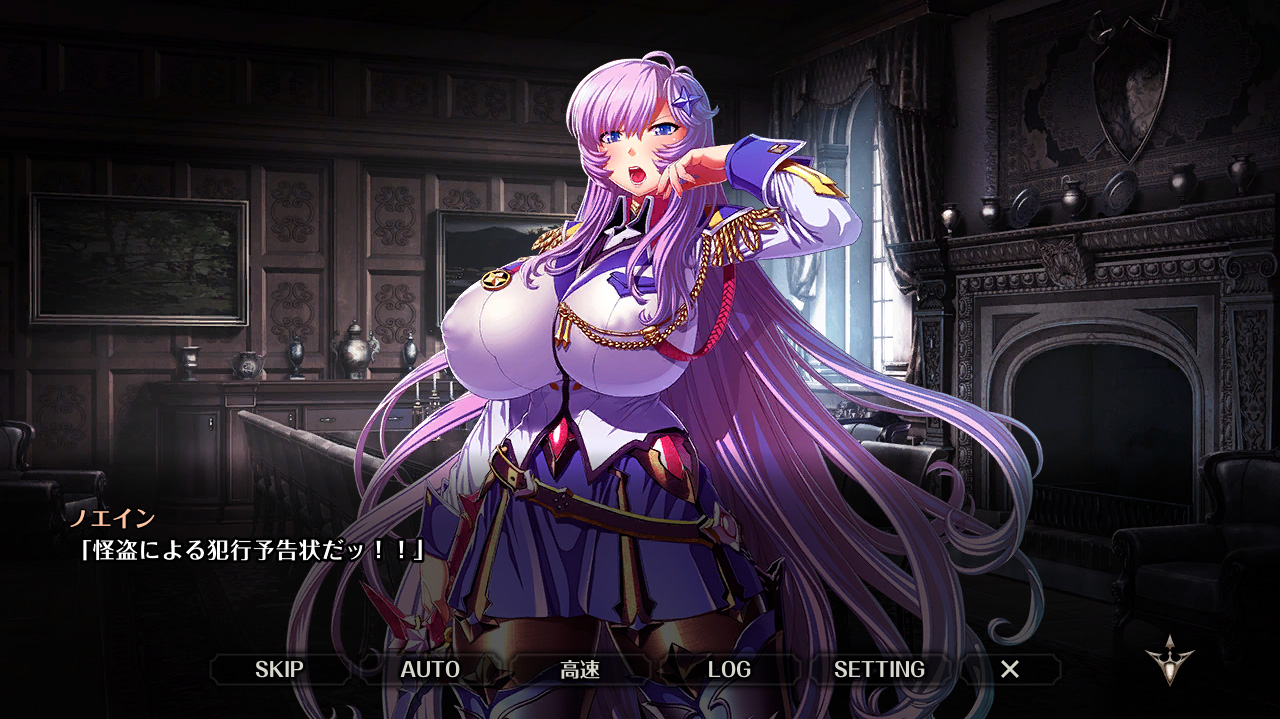
Task: Enable AUTO text advance
Action: (430, 669)
